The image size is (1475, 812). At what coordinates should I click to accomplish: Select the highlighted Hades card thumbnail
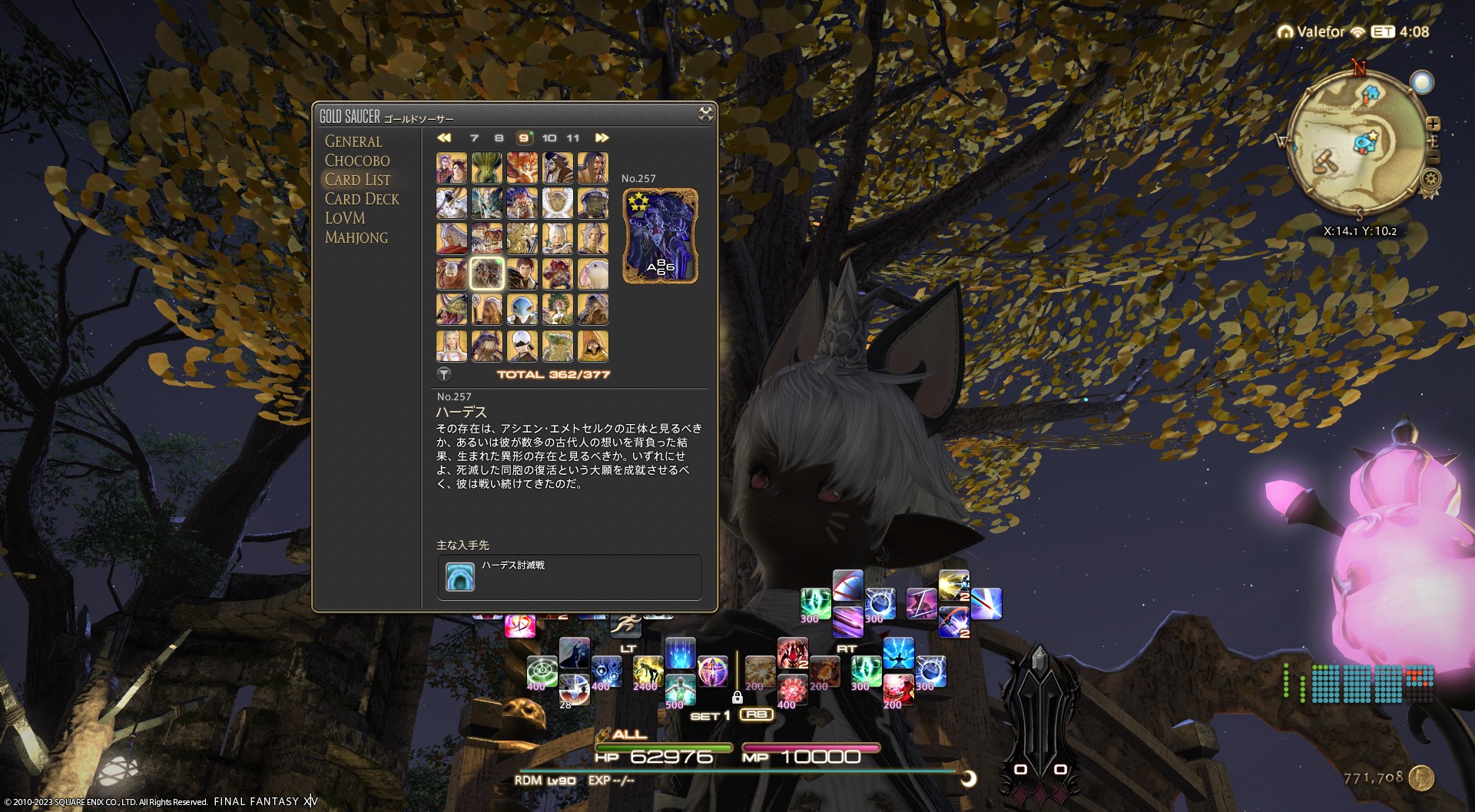[x=486, y=274]
